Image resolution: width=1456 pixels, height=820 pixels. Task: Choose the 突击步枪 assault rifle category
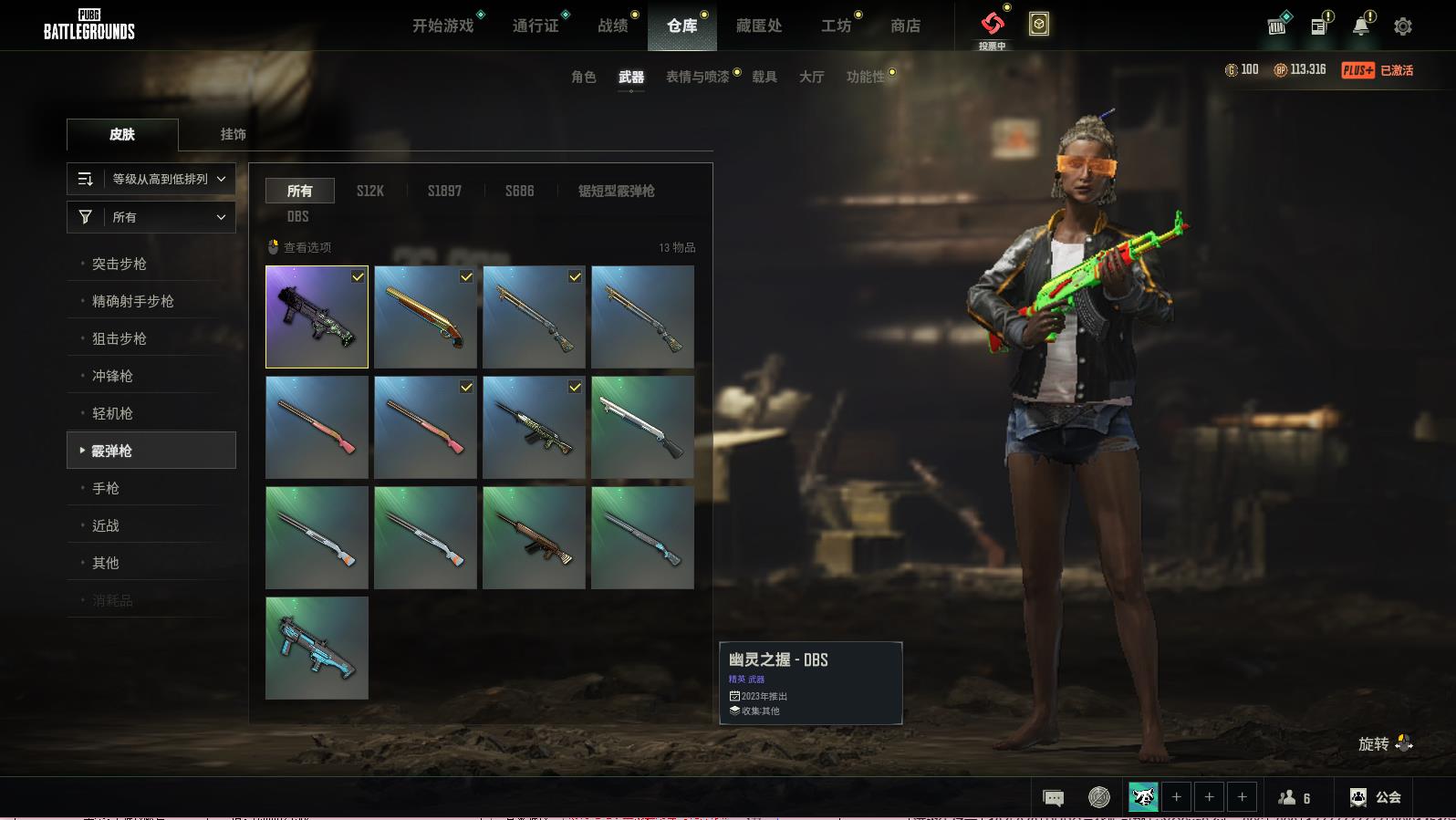point(120,264)
